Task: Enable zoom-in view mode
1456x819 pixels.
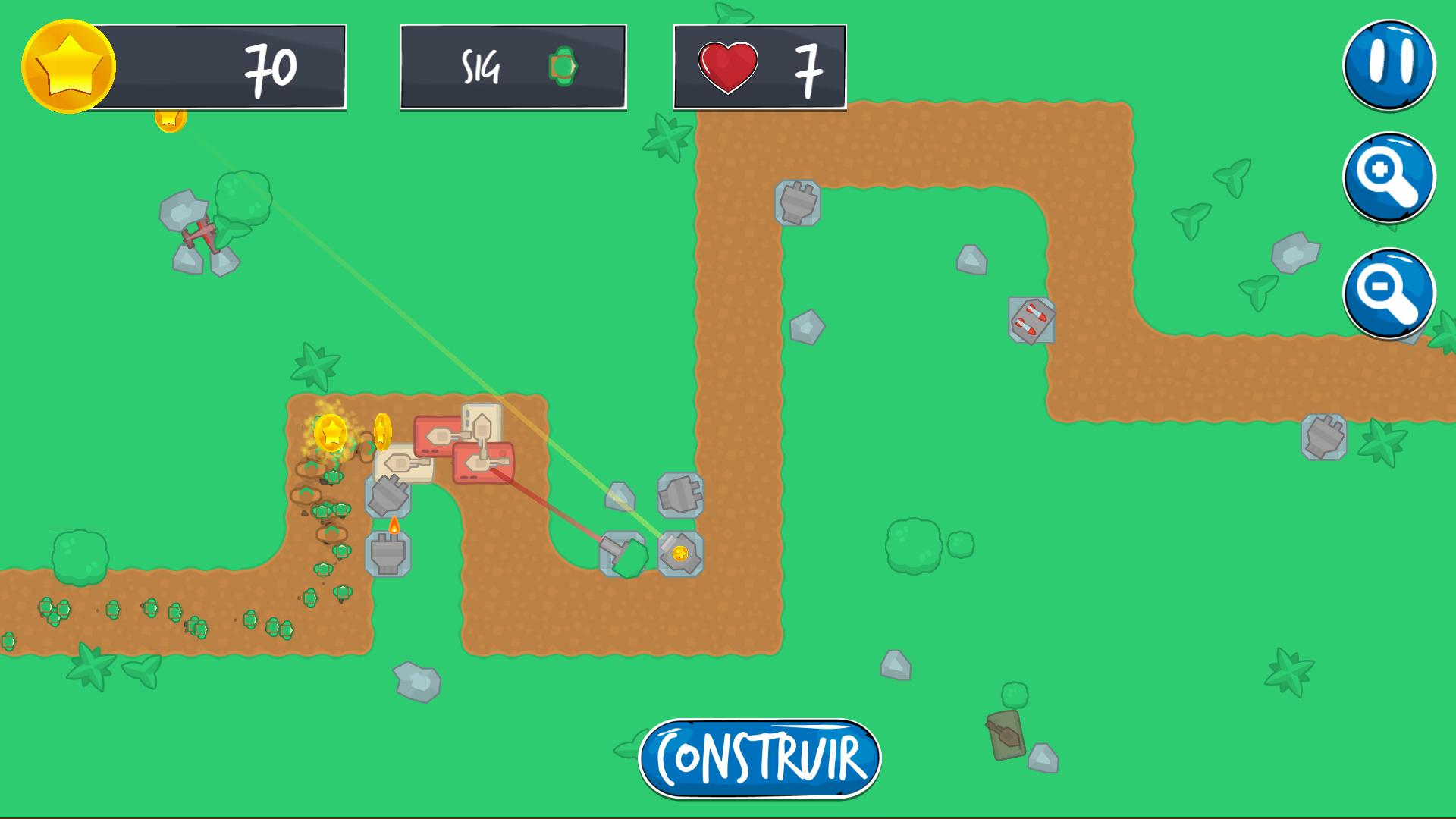Action: (1390, 178)
